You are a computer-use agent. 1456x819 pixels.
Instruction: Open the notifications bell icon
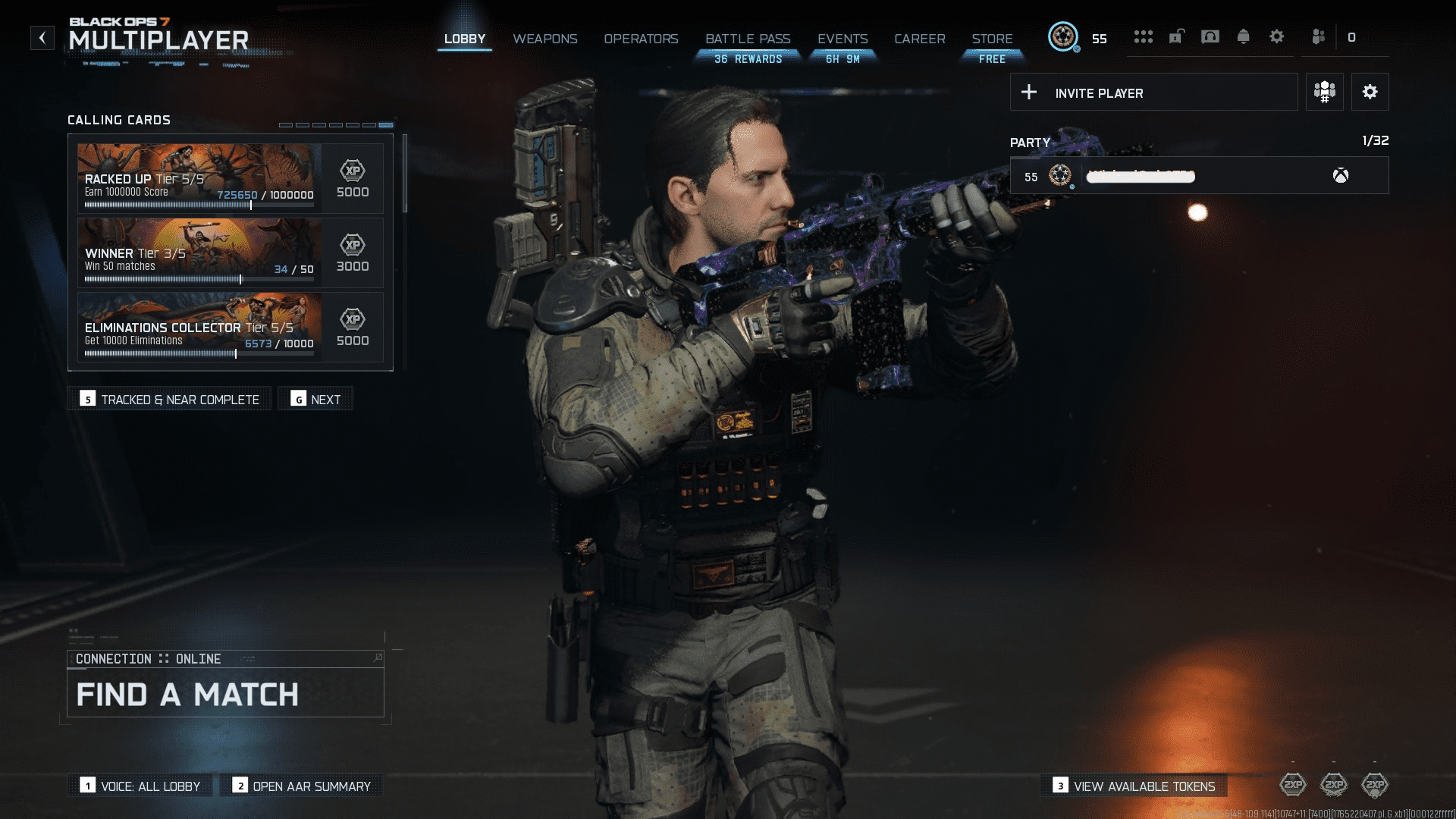coord(1243,37)
